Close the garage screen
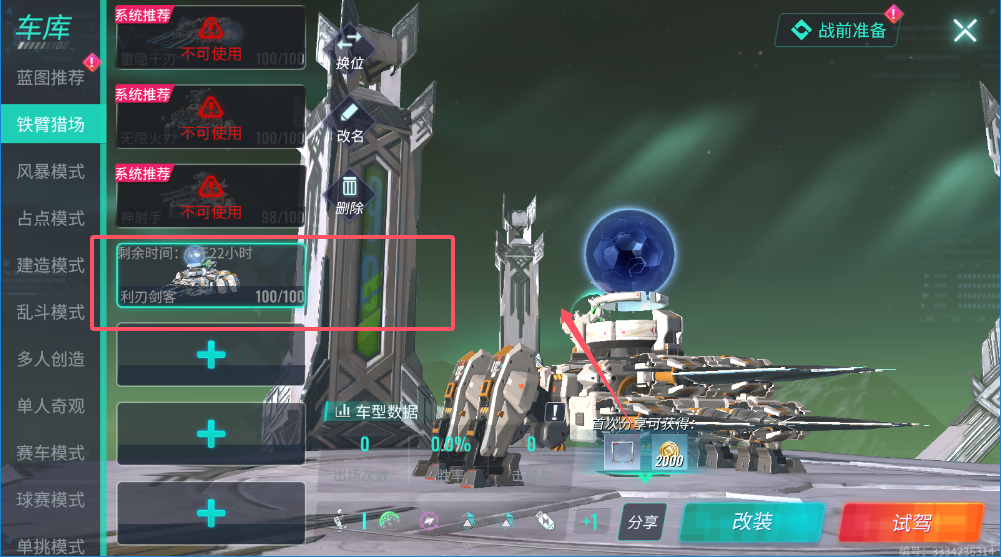The image size is (1001, 557). pyautogui.click(x=964, y=31)
